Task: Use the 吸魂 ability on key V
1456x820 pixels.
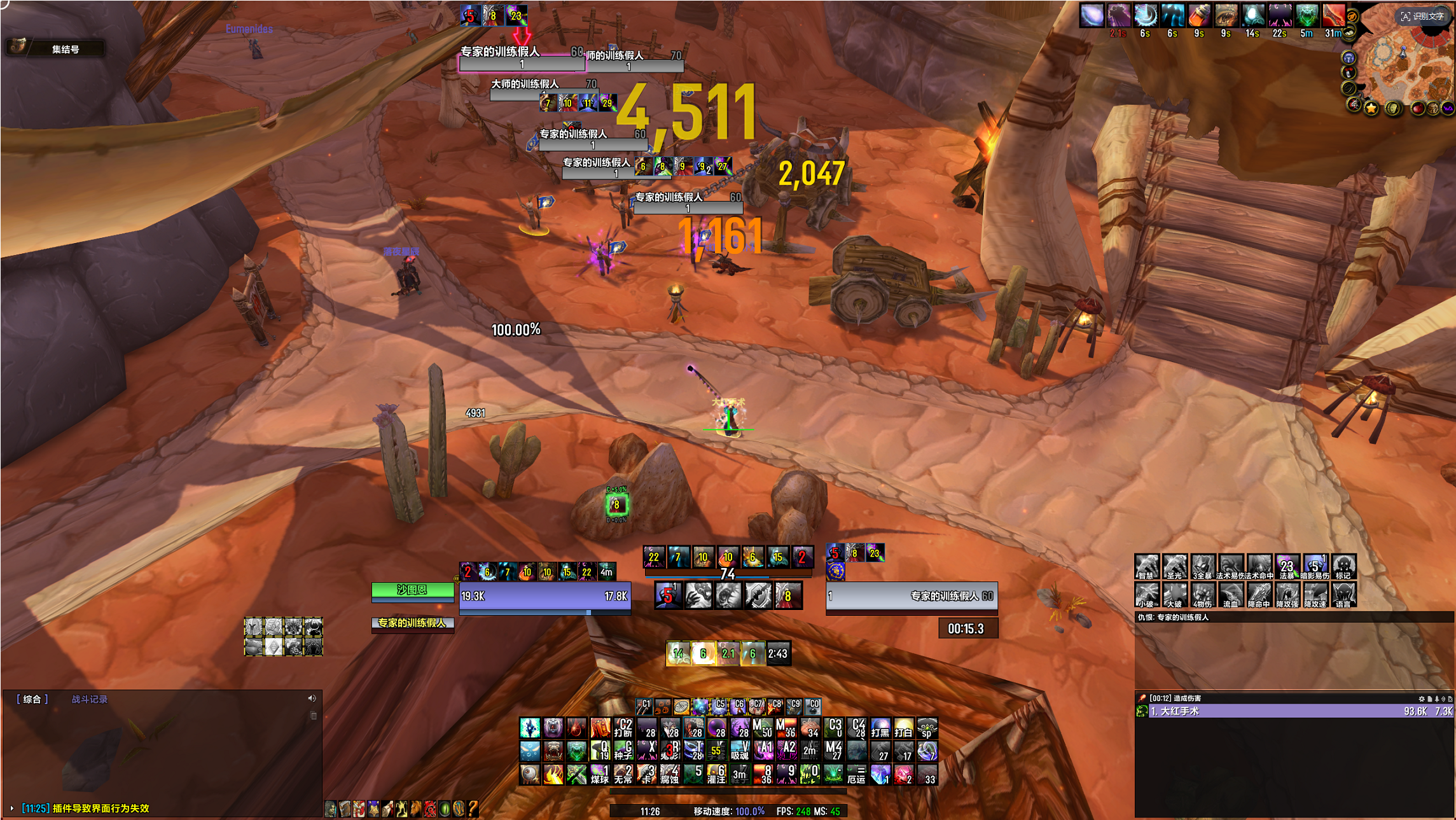Action: [739, 751]
